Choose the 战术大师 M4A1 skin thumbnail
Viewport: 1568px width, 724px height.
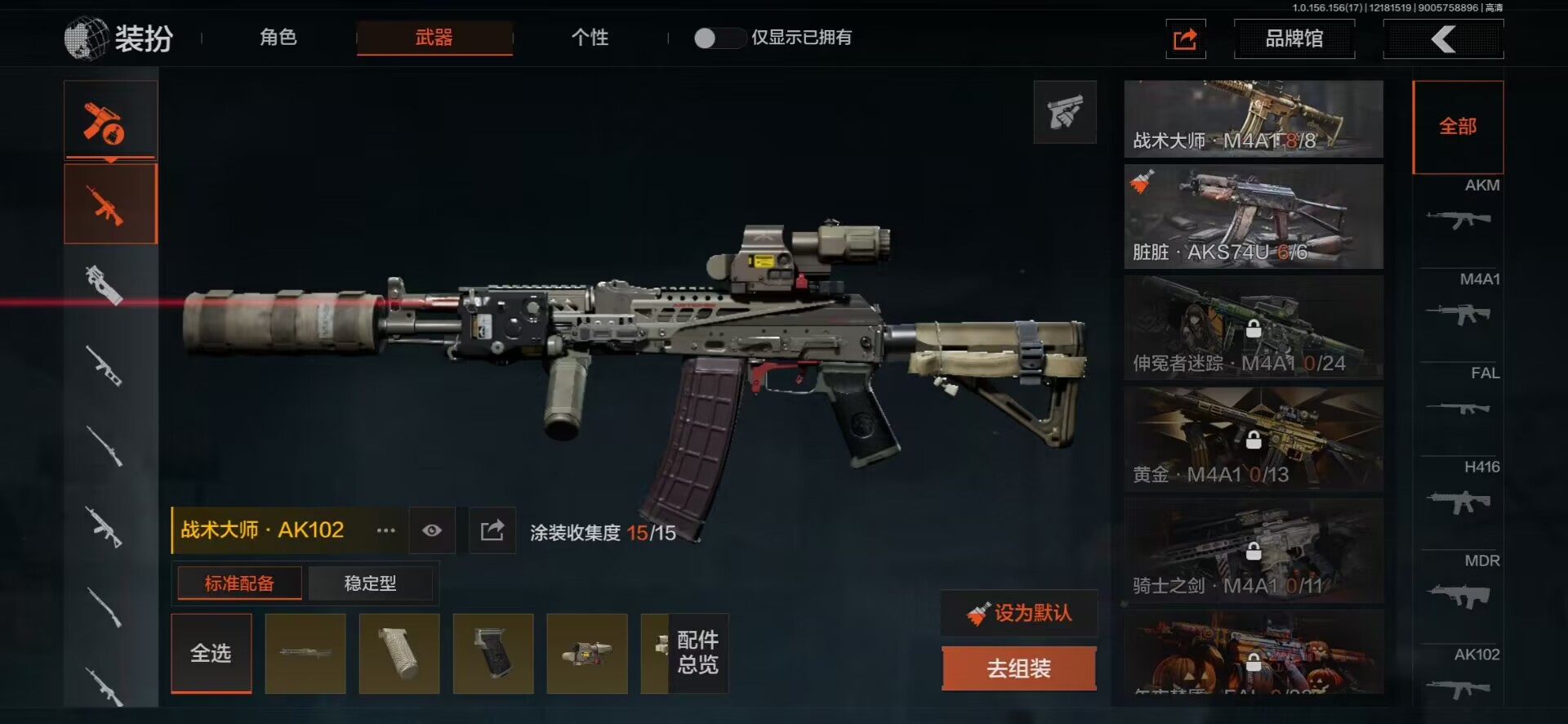pos(1253,118)
